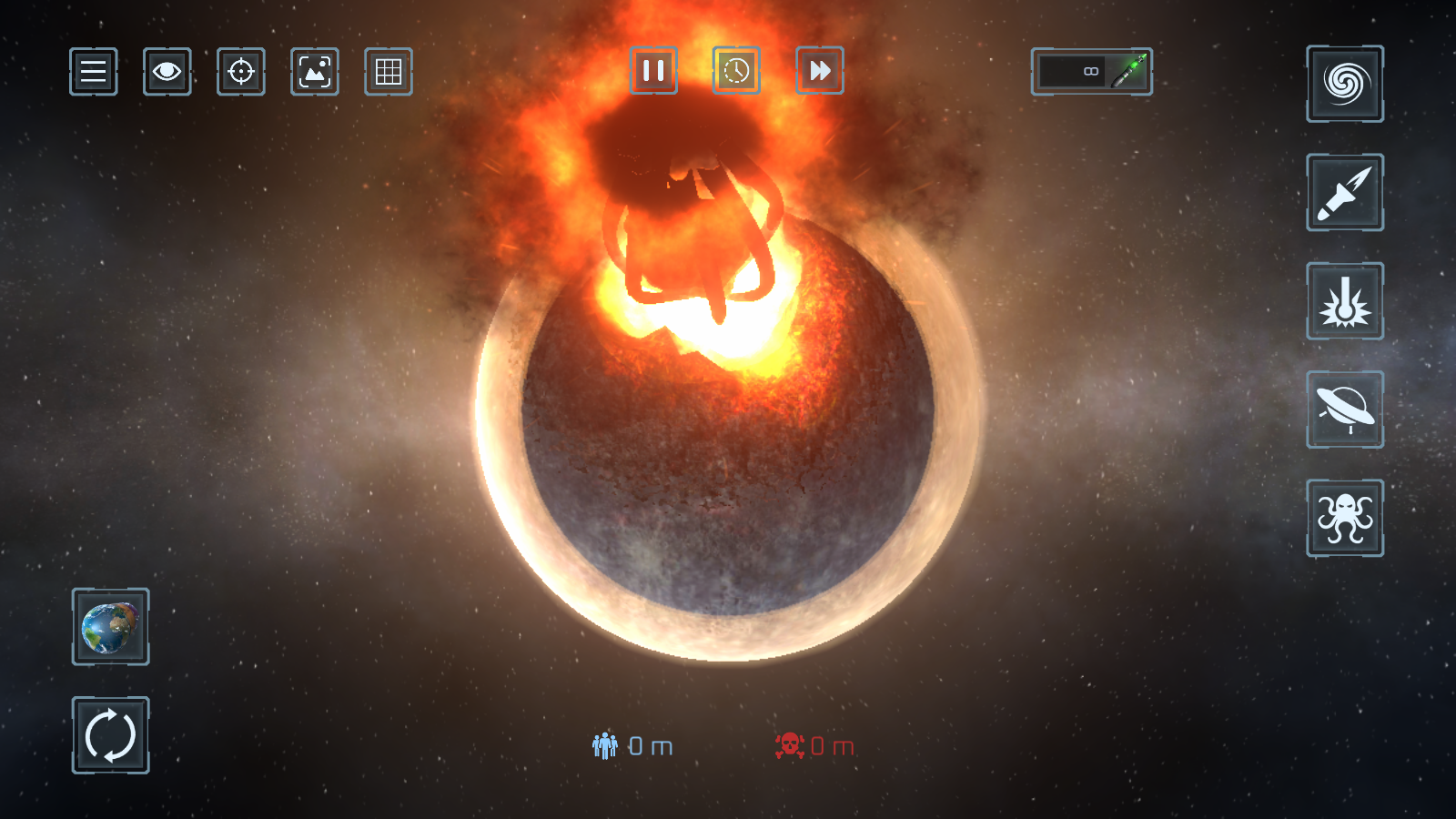
Task: Click the clock slow-motion button
Action: point(736,70)
